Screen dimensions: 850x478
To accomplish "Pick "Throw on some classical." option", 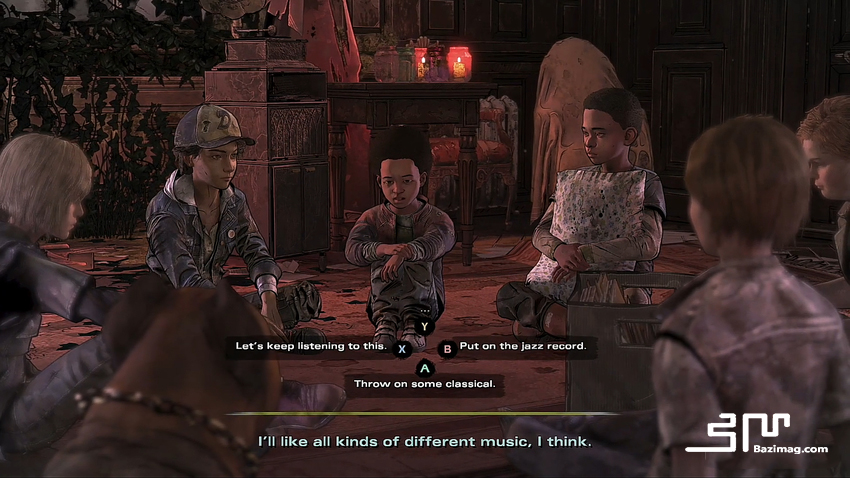I will point(424,383).
